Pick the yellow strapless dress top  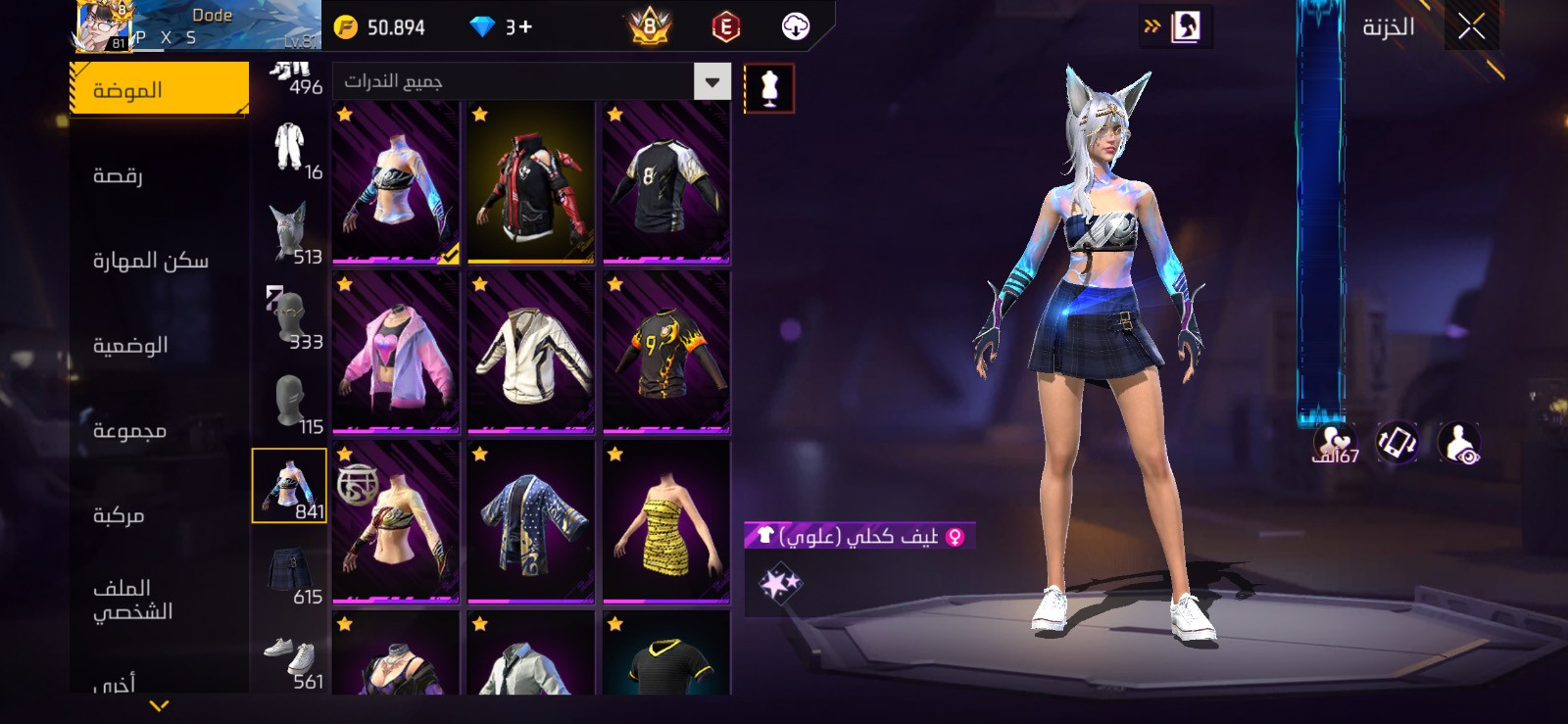(x=666, y=522)
